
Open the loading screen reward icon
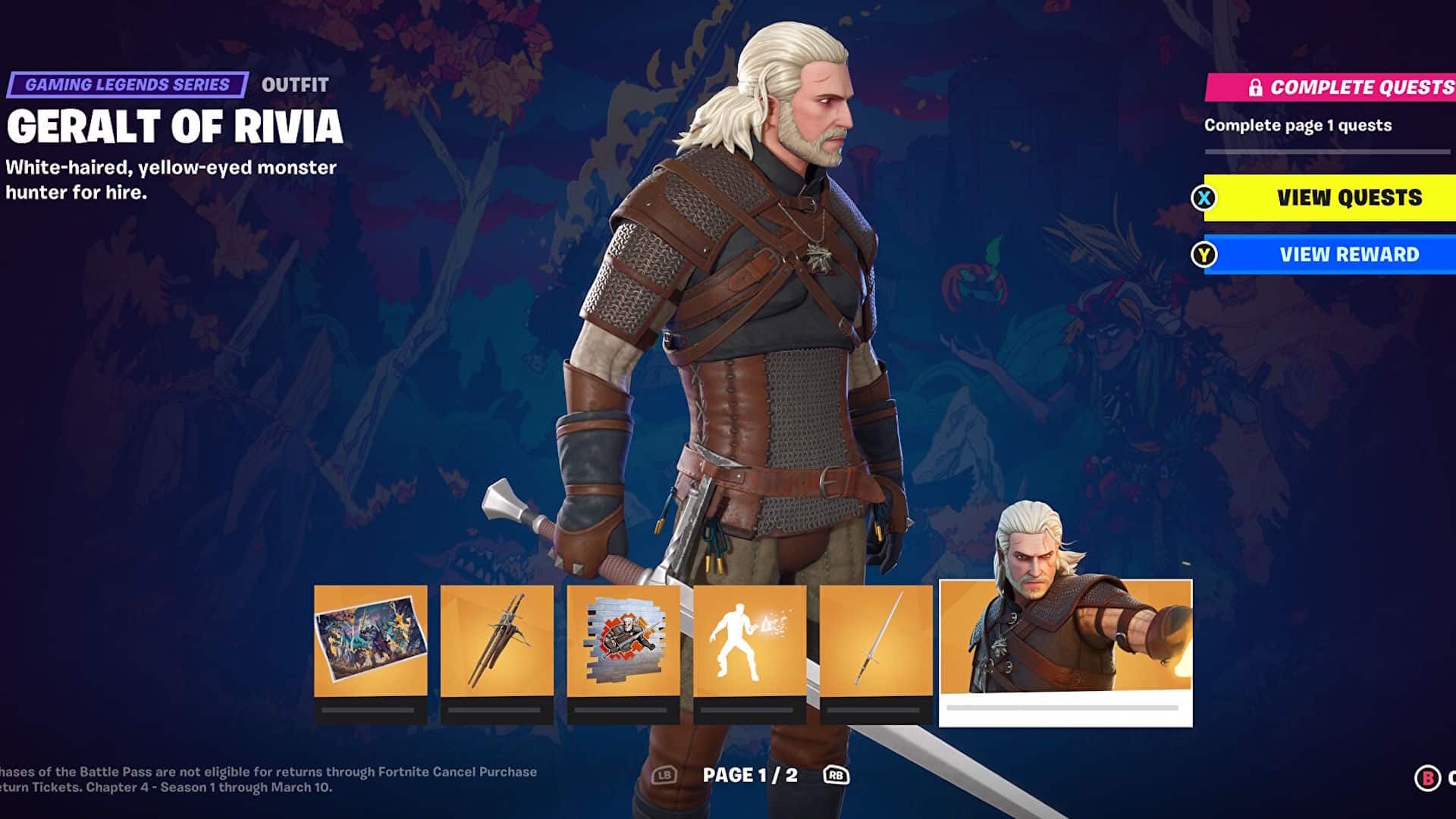(370, 639)
